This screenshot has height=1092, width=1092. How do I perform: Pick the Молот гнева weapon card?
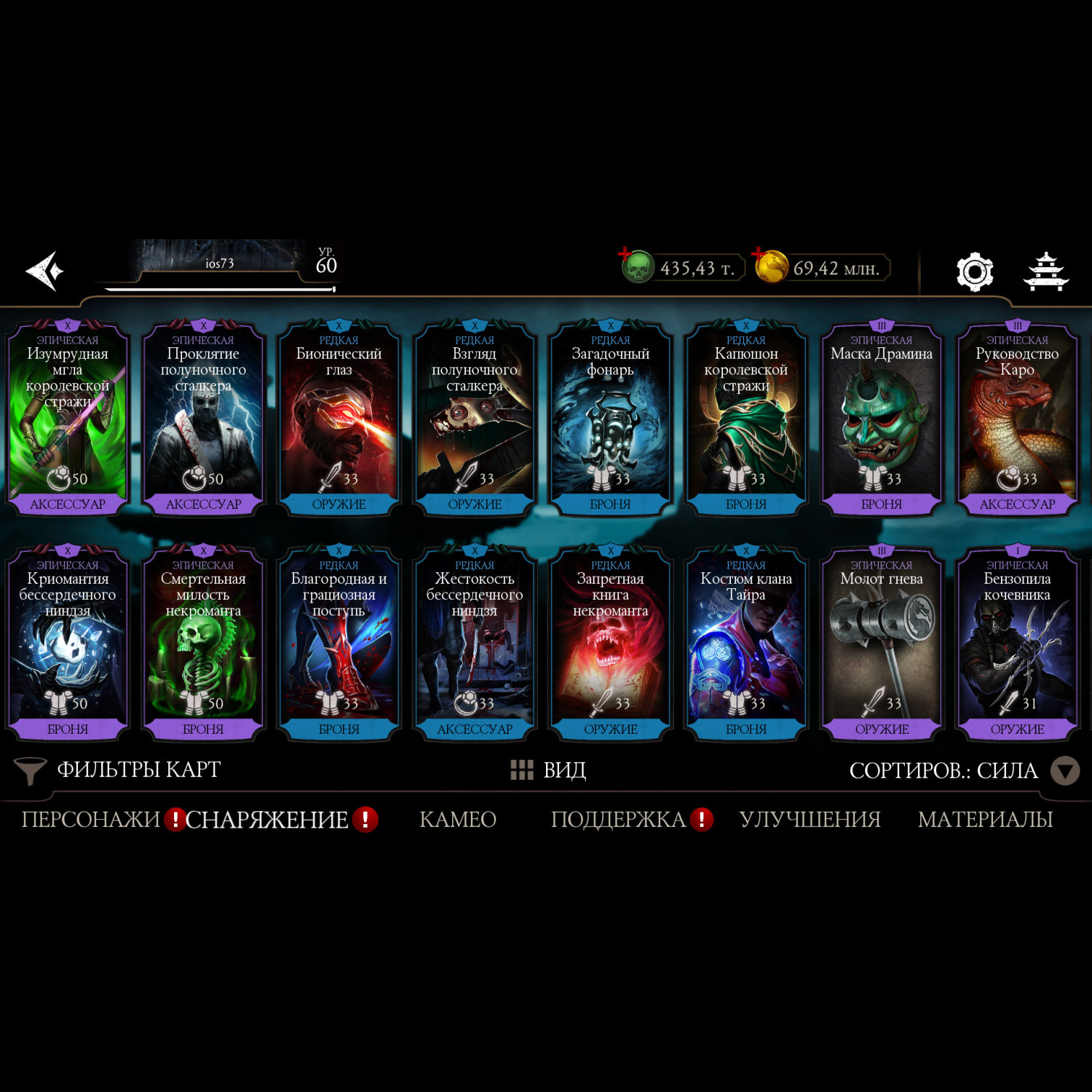tap(882, 644)
